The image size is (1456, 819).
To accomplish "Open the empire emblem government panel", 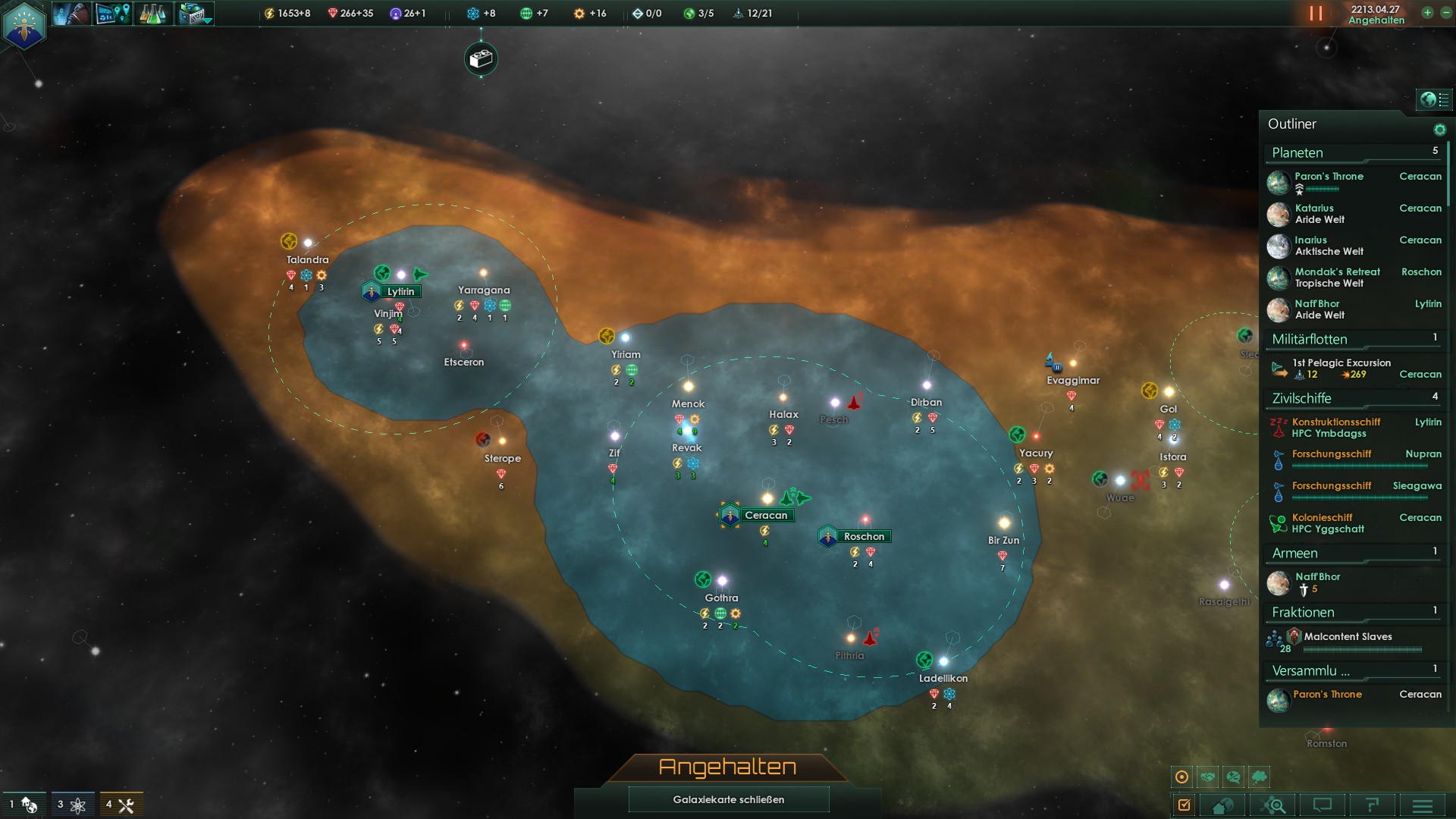I will tap(24, 25).
